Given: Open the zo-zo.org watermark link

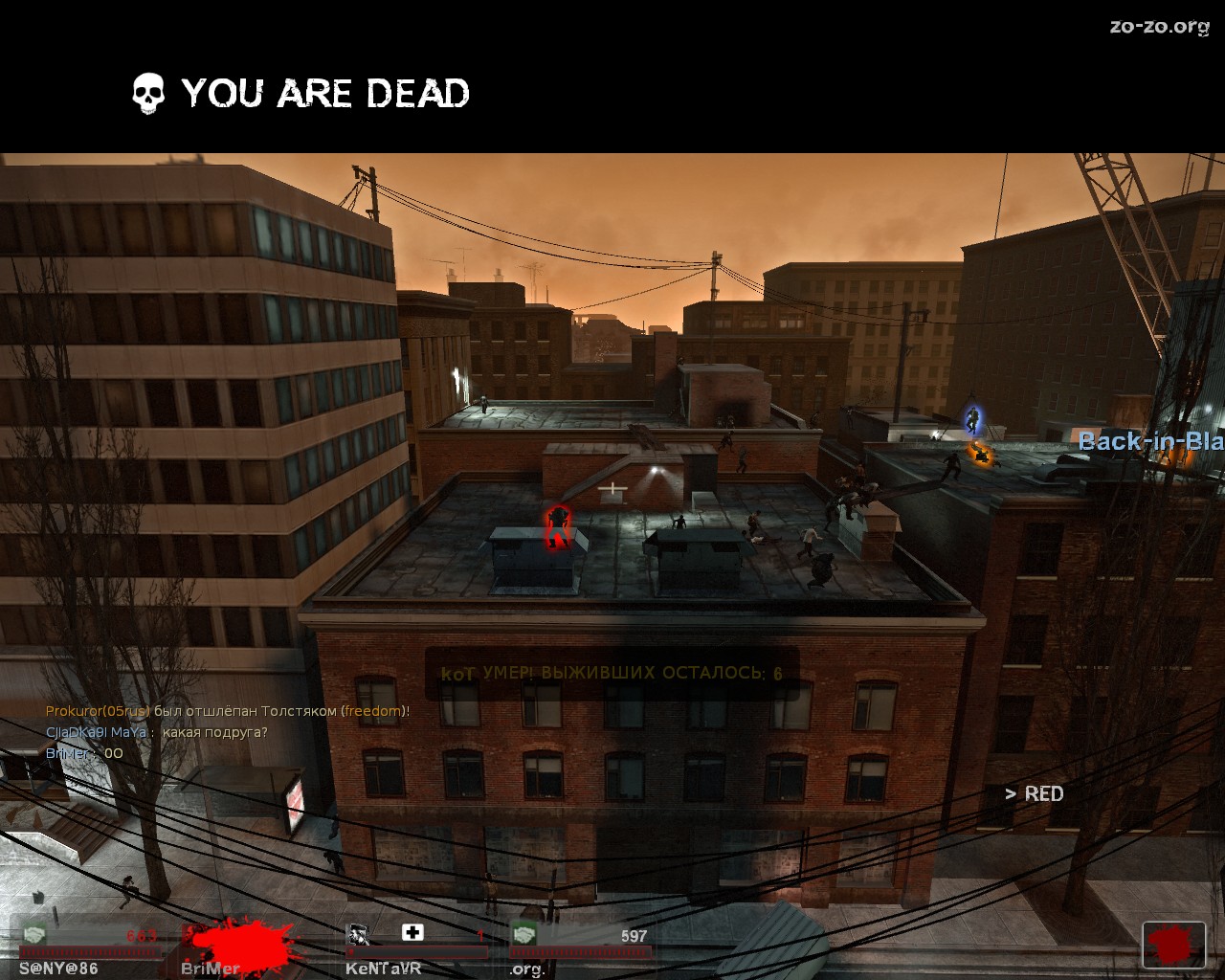Looking at the screenshot, I should click(1159, 27).
